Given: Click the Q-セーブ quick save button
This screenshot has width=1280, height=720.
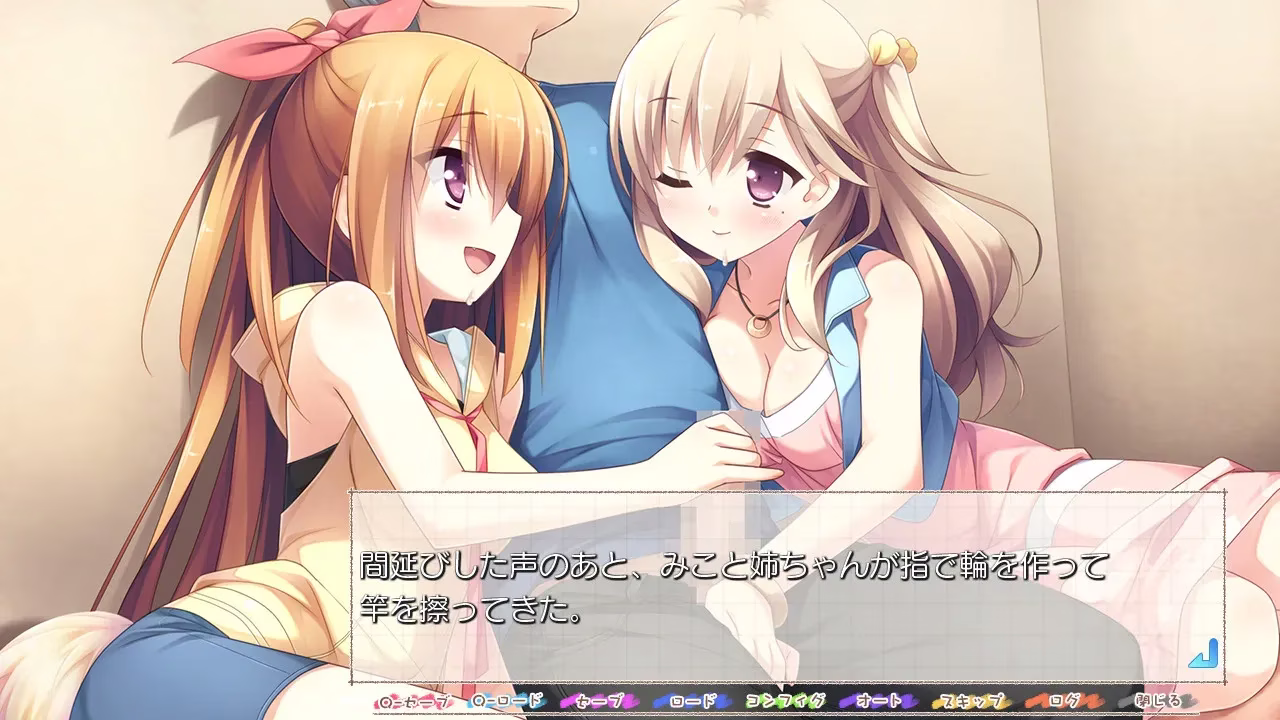Looking at the screenshot, I should coord(414,701).
